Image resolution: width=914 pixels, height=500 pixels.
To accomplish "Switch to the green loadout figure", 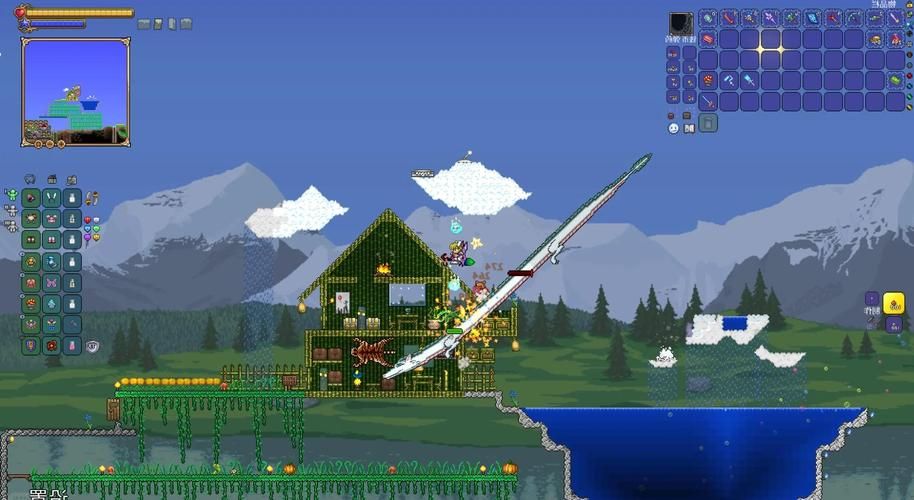I will [x=11, y=194].
